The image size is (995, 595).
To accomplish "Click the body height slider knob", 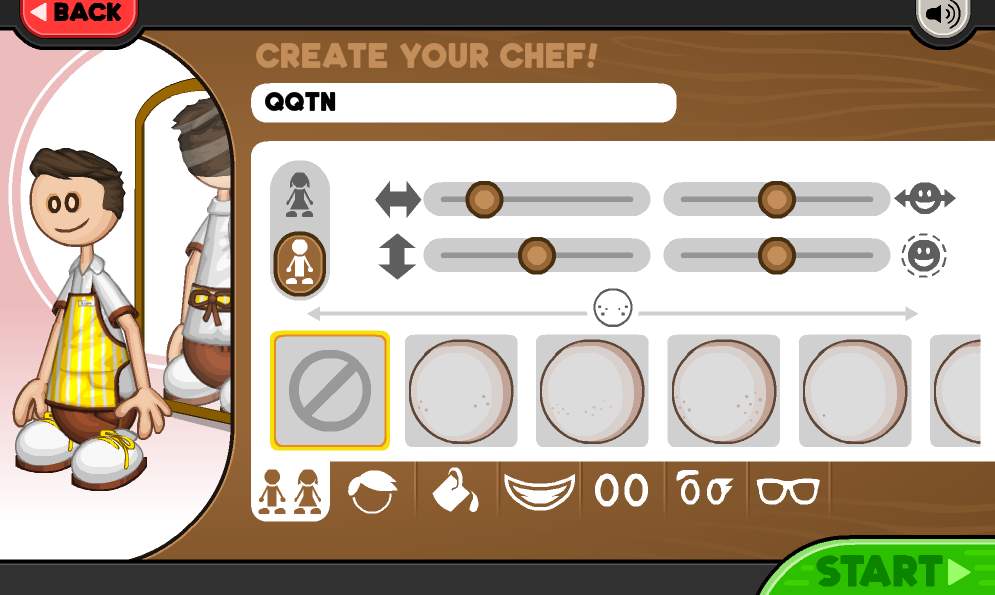I will click(536, 256).
